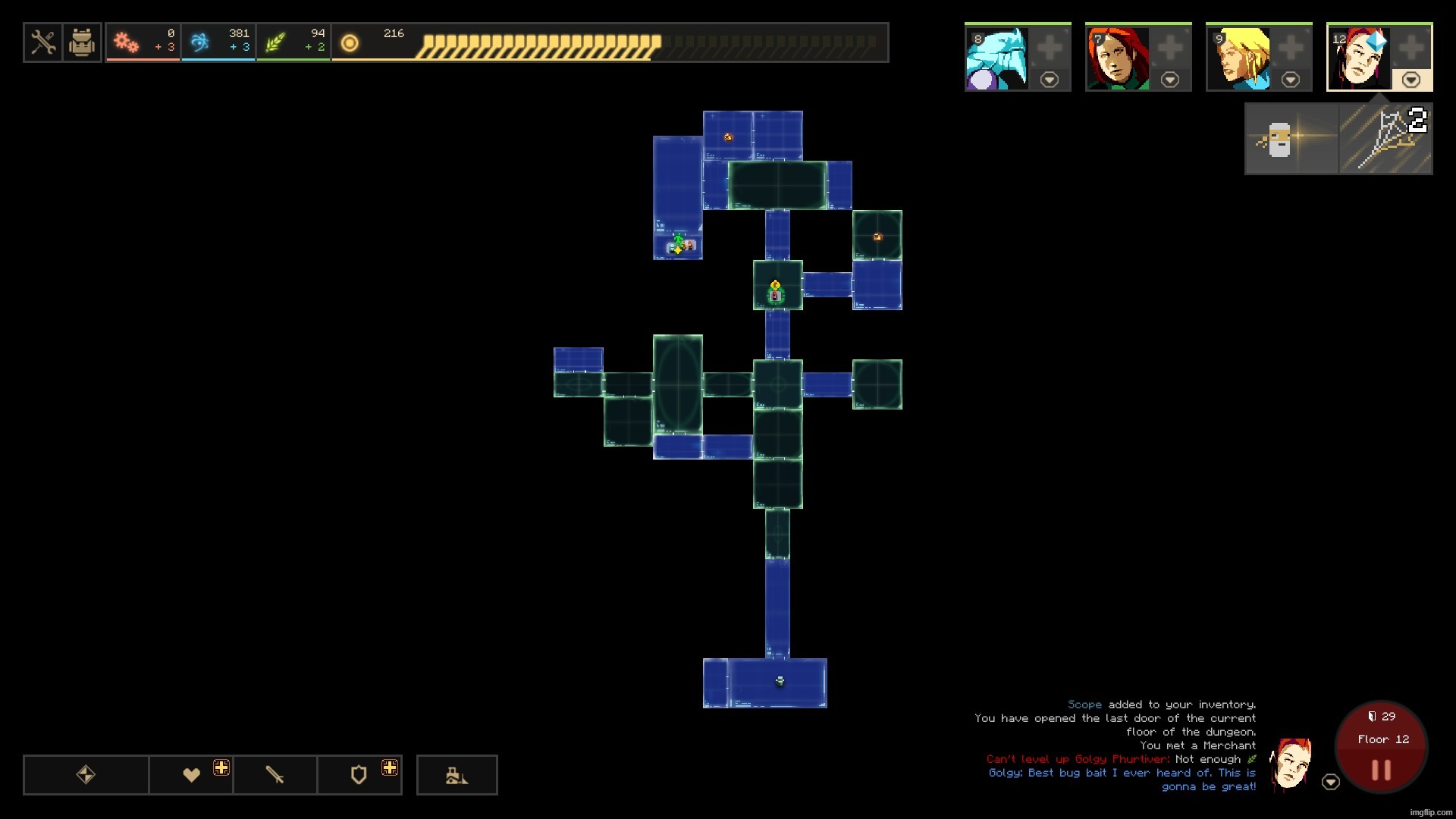The height and width of the screenshot is (819, 1456).
Task: Click the heart health icon on the bottom bar
Action: 192,774
